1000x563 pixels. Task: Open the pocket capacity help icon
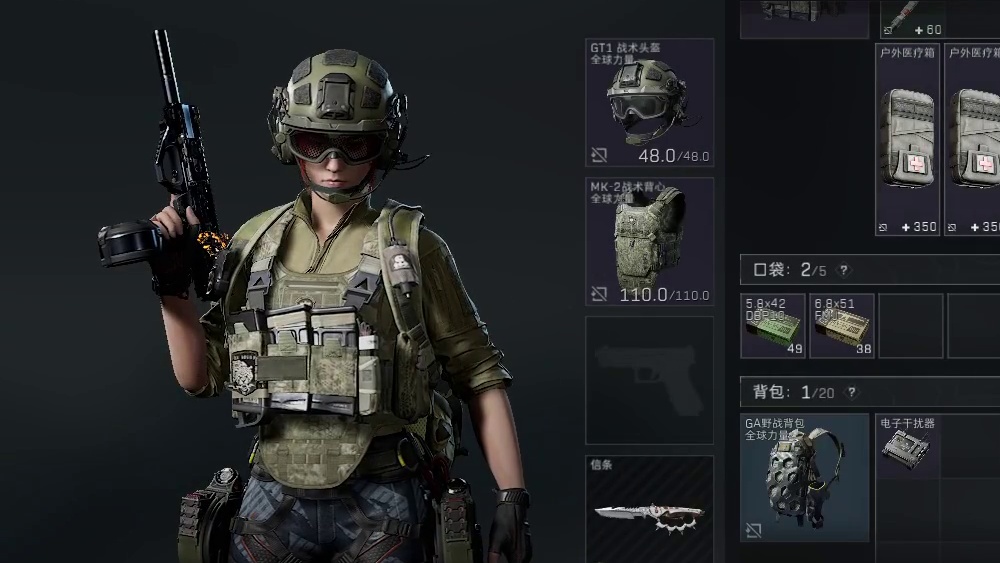click(x=844, y=270)
